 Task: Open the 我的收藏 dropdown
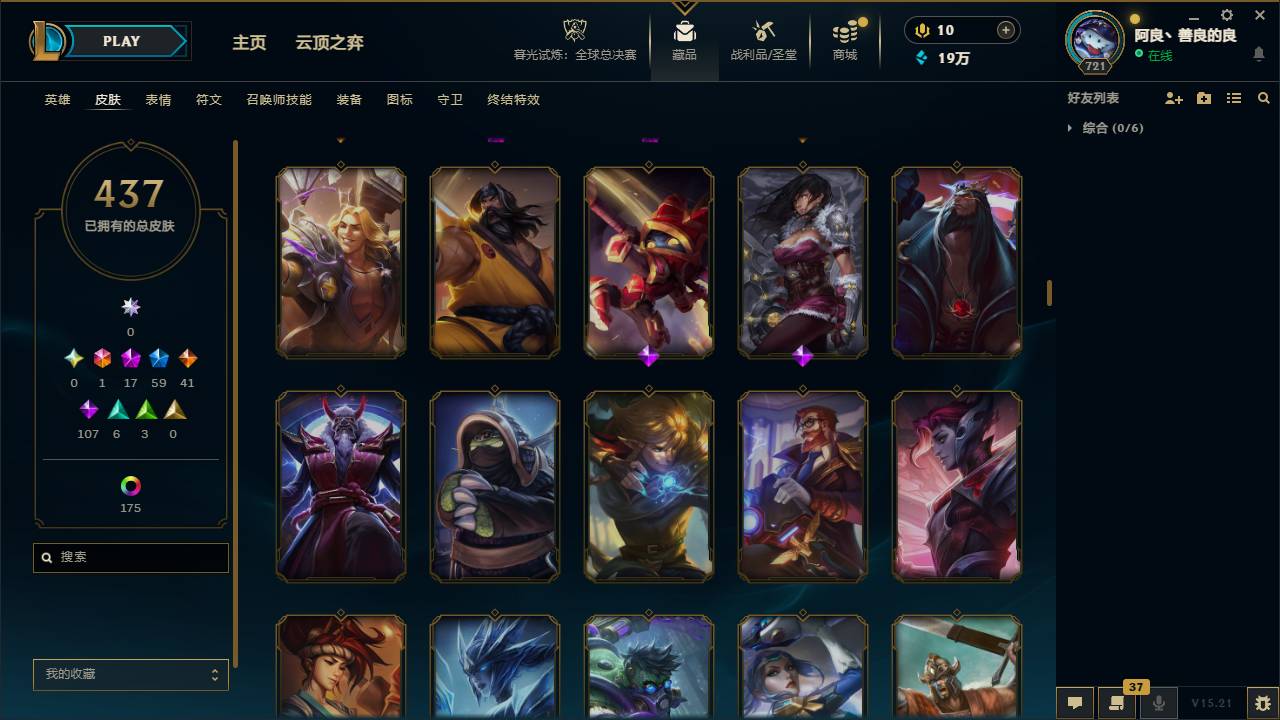130,675
